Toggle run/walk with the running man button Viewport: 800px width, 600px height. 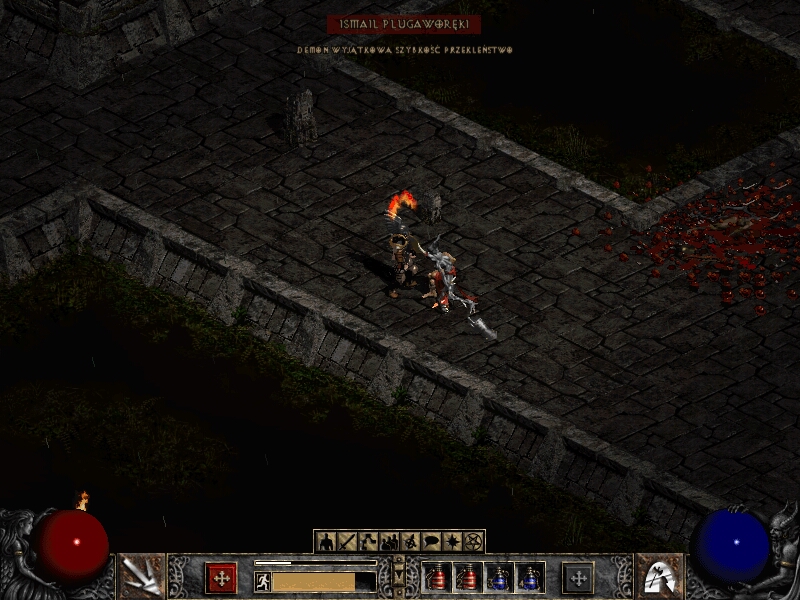[x=263, y=581]
